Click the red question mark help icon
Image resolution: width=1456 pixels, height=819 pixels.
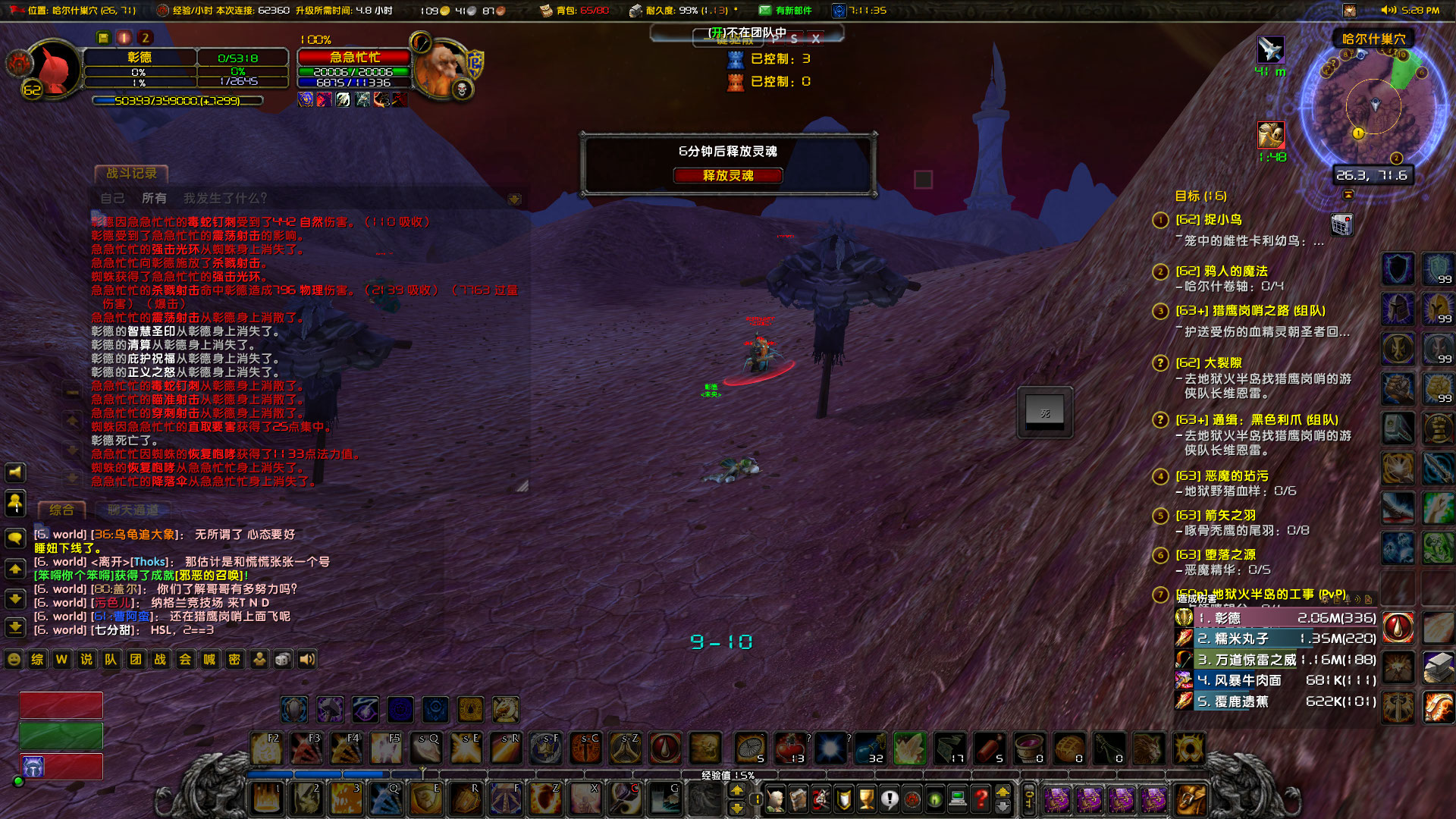[x=981, y=800]
